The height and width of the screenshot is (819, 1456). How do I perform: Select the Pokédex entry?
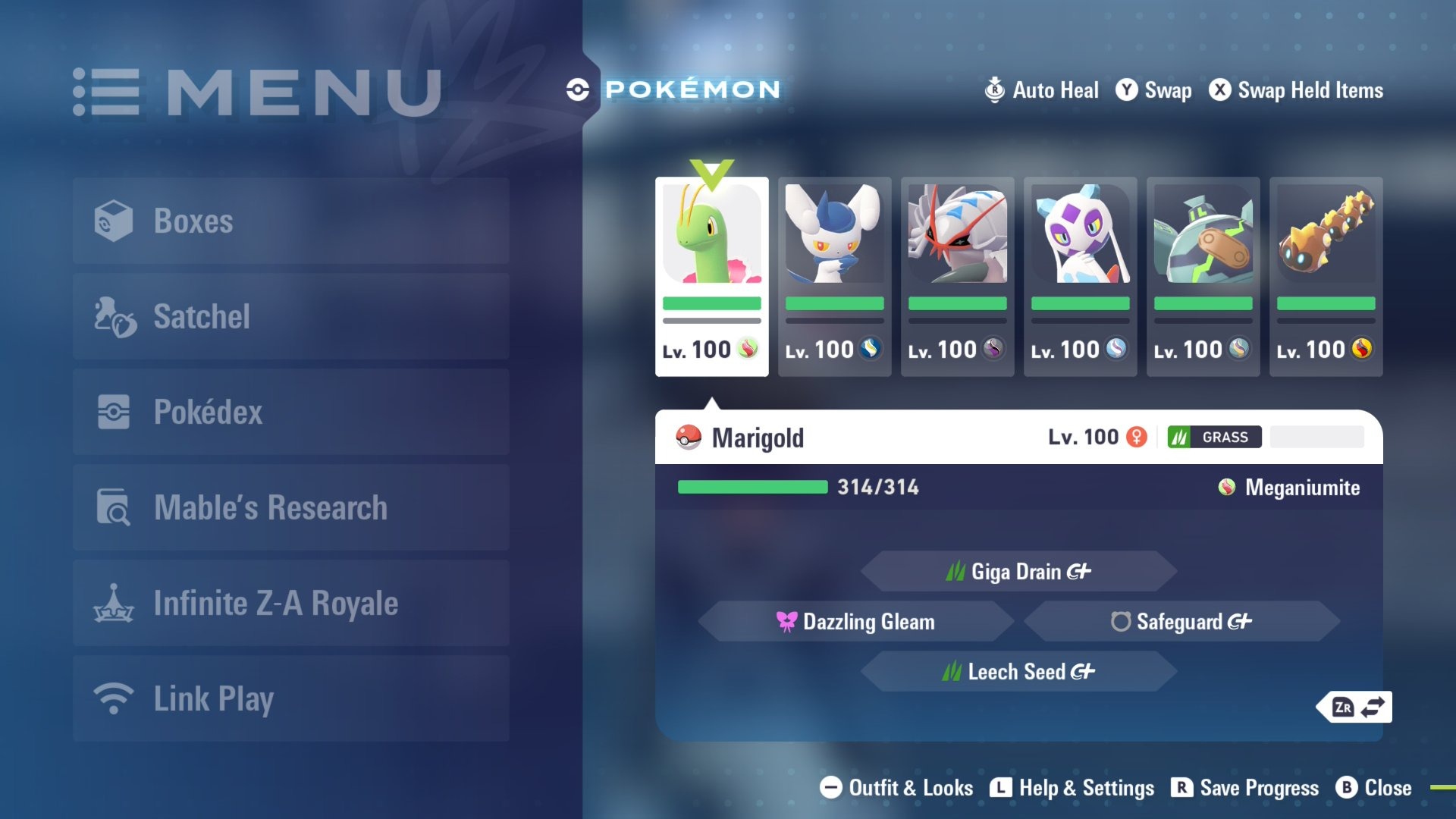(x=291, y=412)
